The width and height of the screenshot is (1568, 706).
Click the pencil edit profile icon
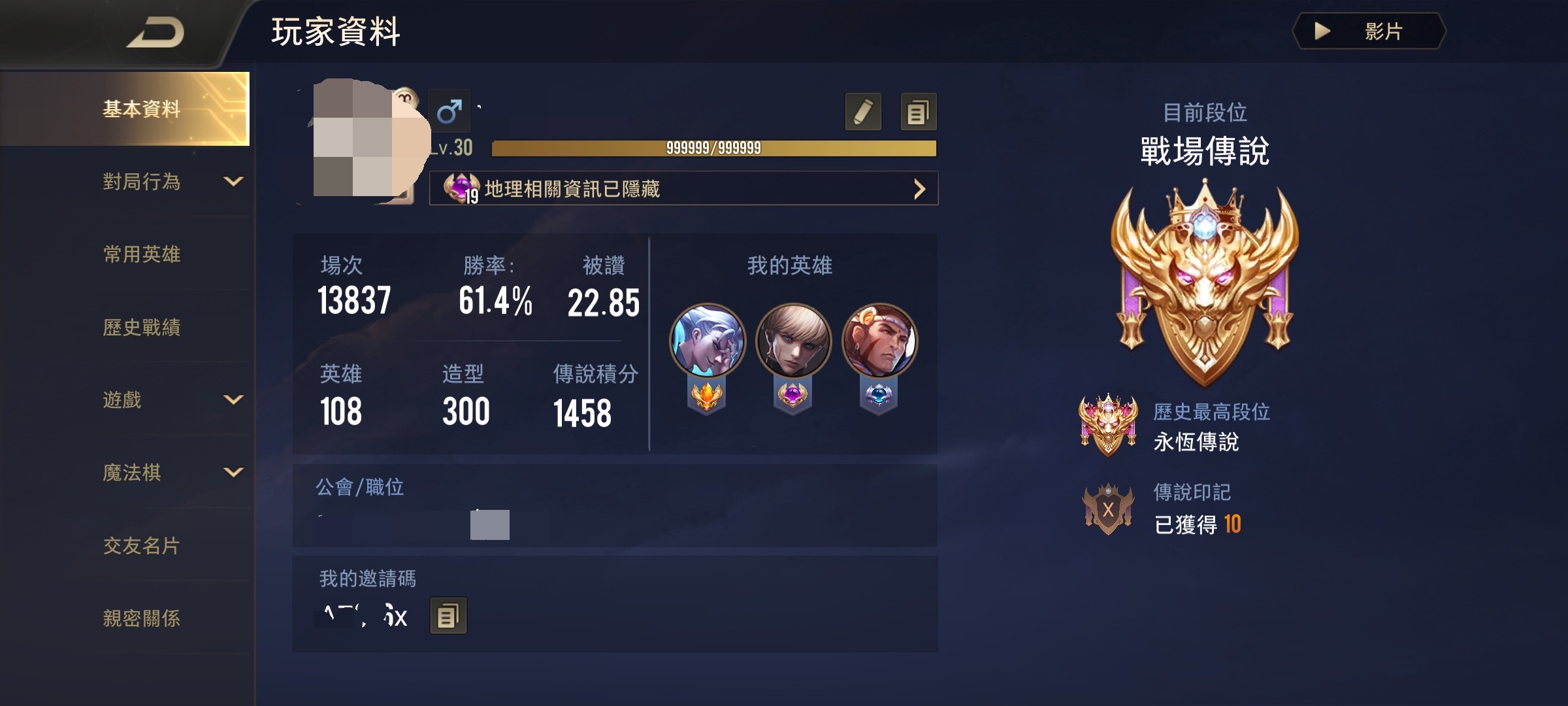click(x=864, y=112)
